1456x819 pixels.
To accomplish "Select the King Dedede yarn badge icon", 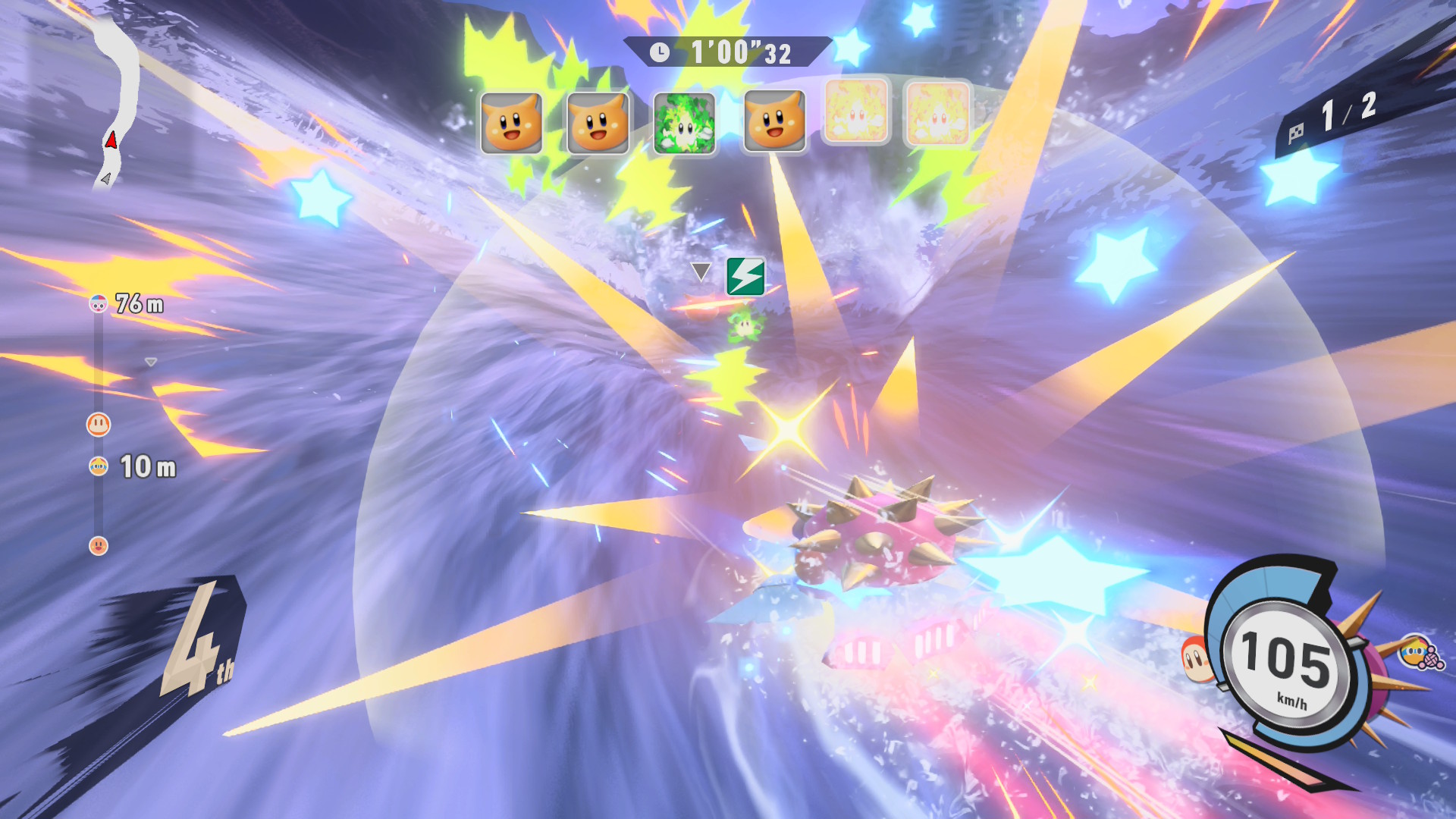I will point(1420,653).
